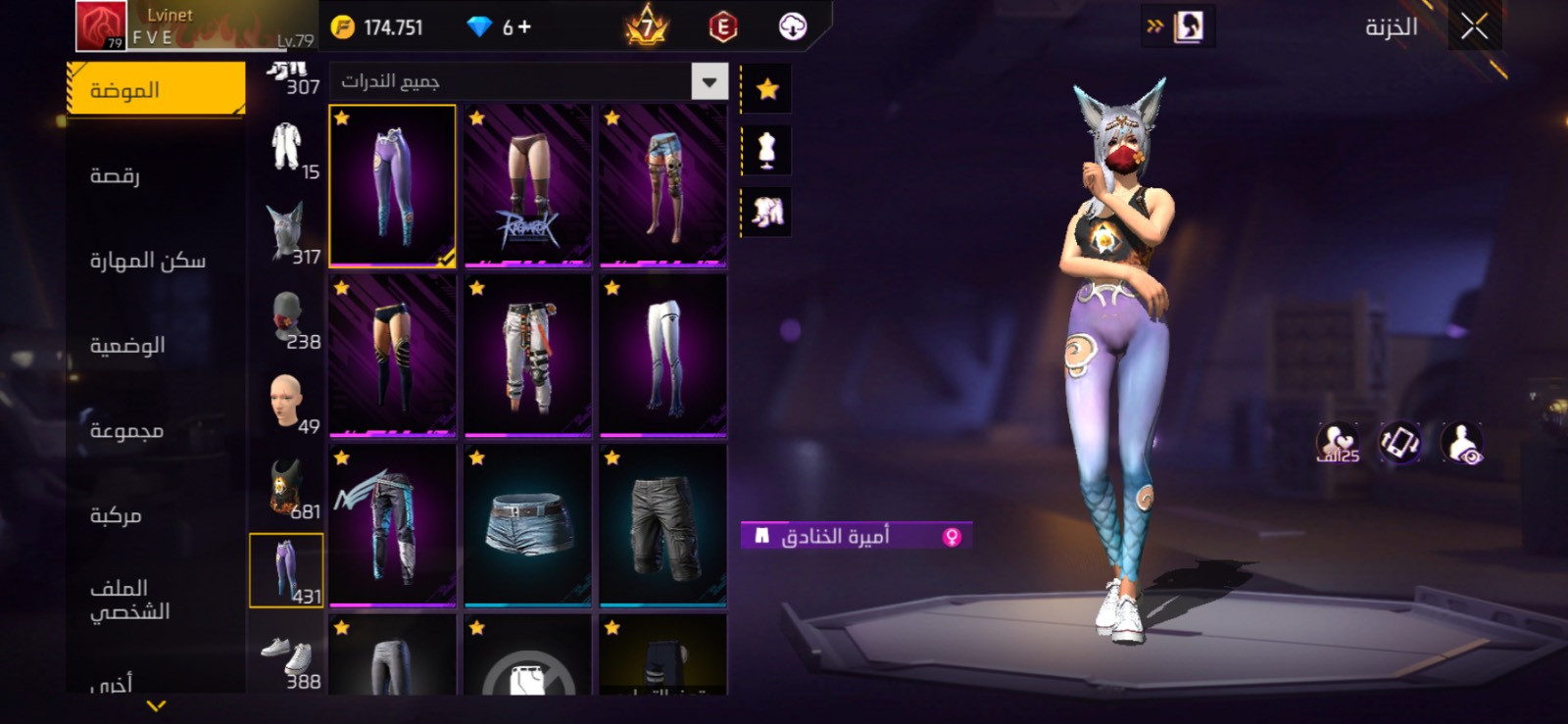Open the سكن المهارة skill skin tab
1568x724 pixels.
[x=148, y=261]
